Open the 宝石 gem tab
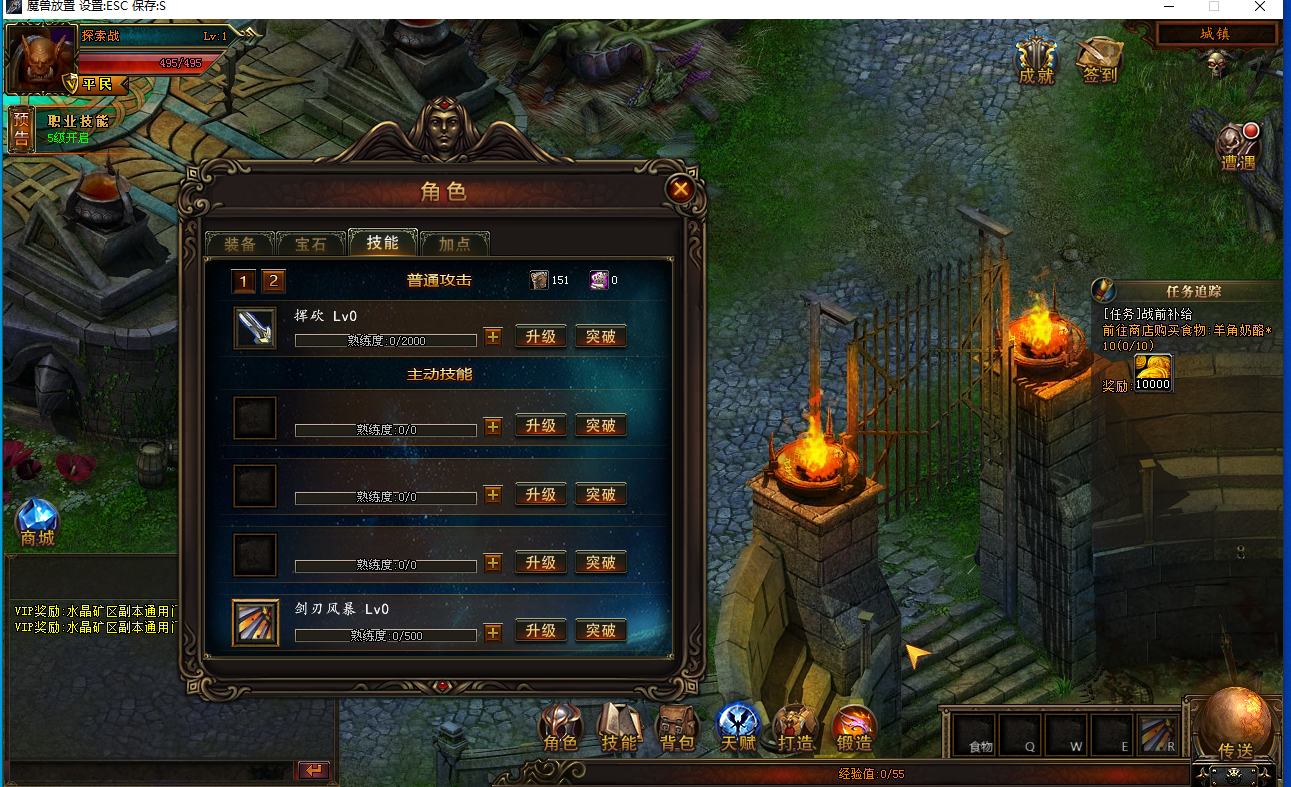Image resolution: width=1291 pixels, height=787 pixels. pyautogui.click(x=311, y=244)
